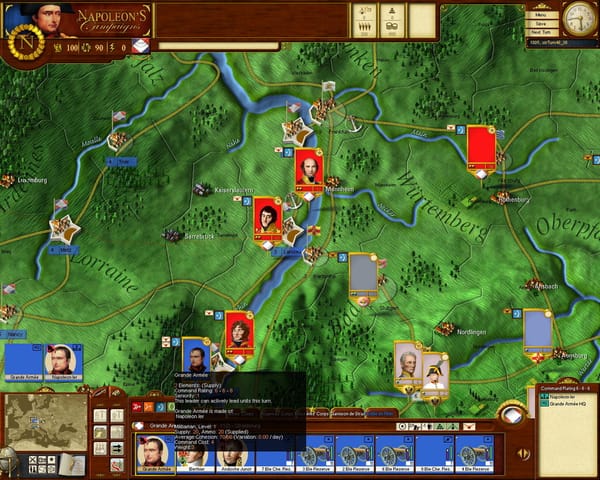
Task: End the turn with Next Turn
Action: point(540,33)
